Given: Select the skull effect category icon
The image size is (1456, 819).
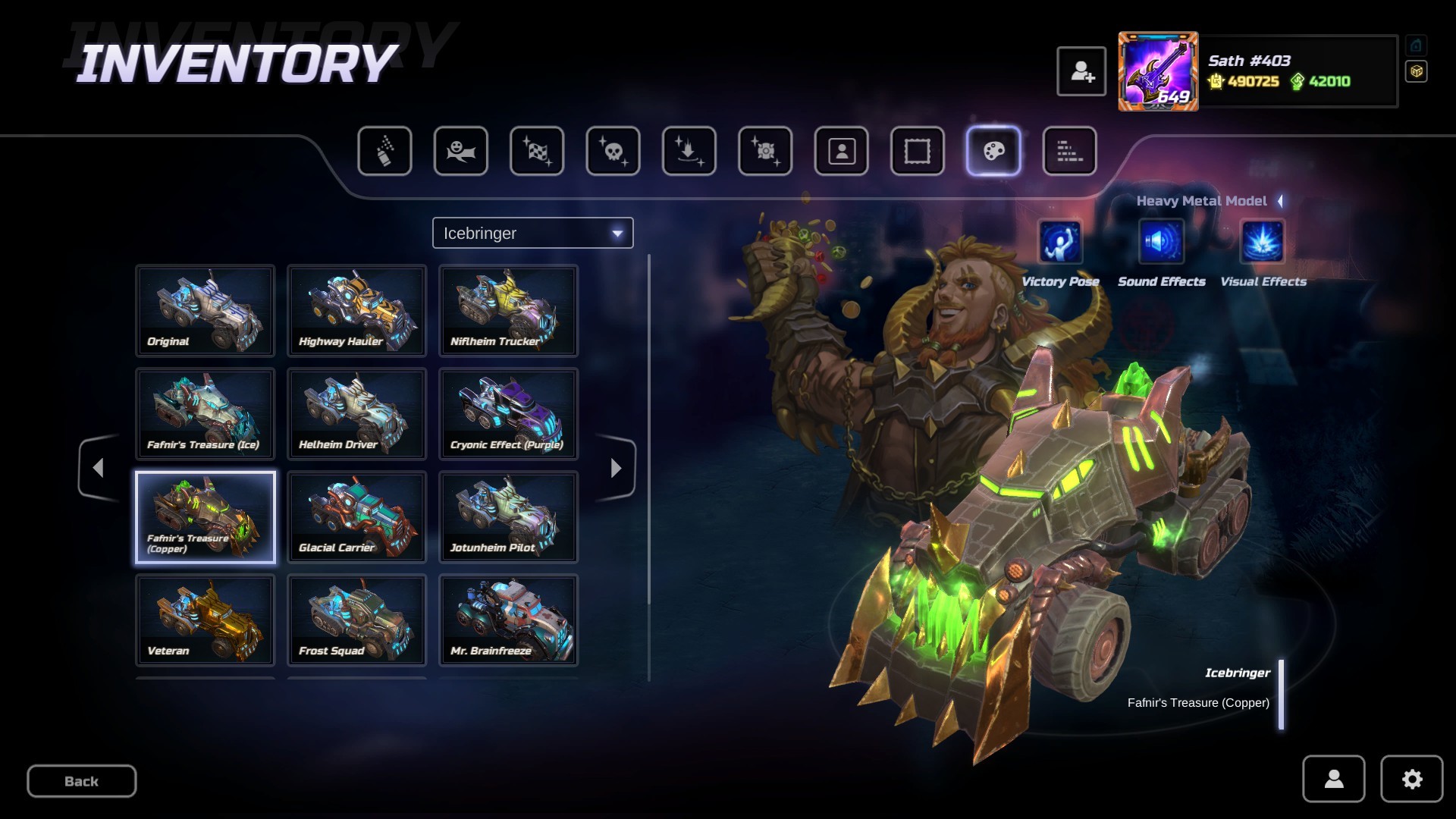Looking at the screenshot, I should tap(613, 151).
